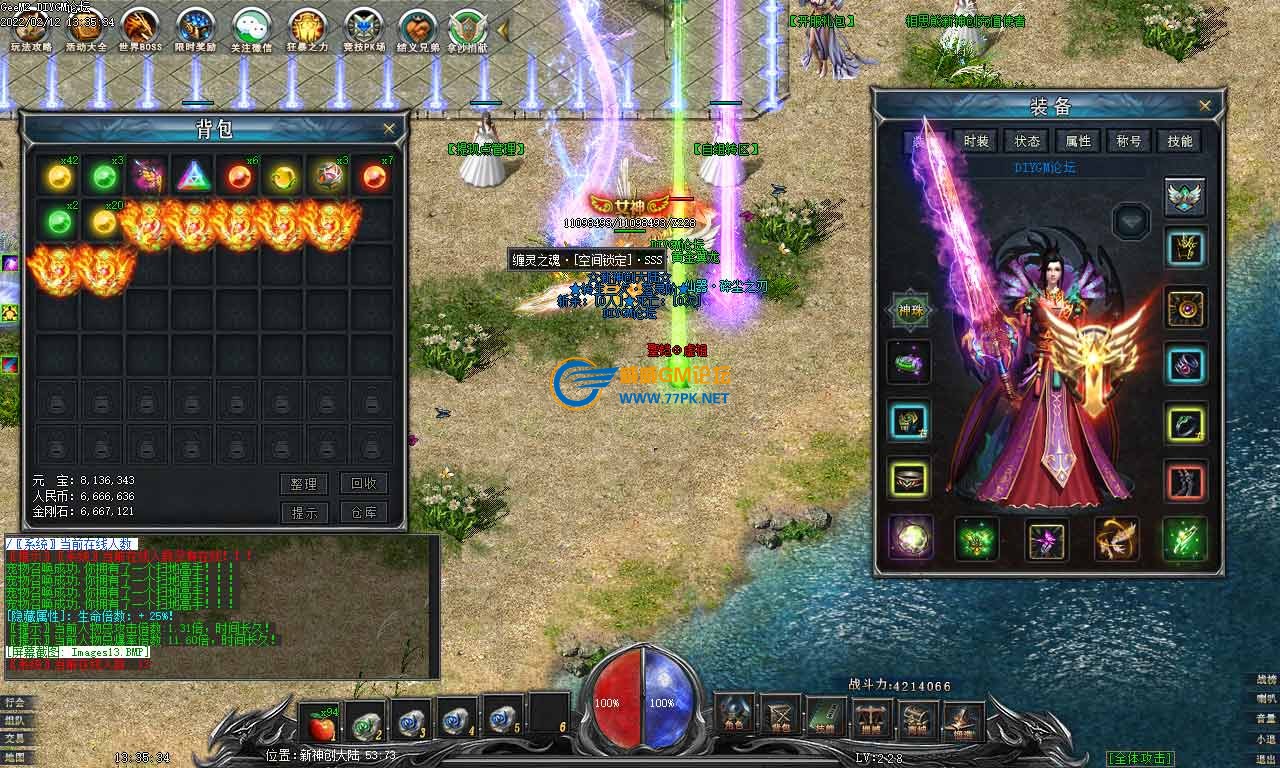Open the 角色 character button in bottom bar
Screen dimensions: 1280x768
click(x=734, y=716)
